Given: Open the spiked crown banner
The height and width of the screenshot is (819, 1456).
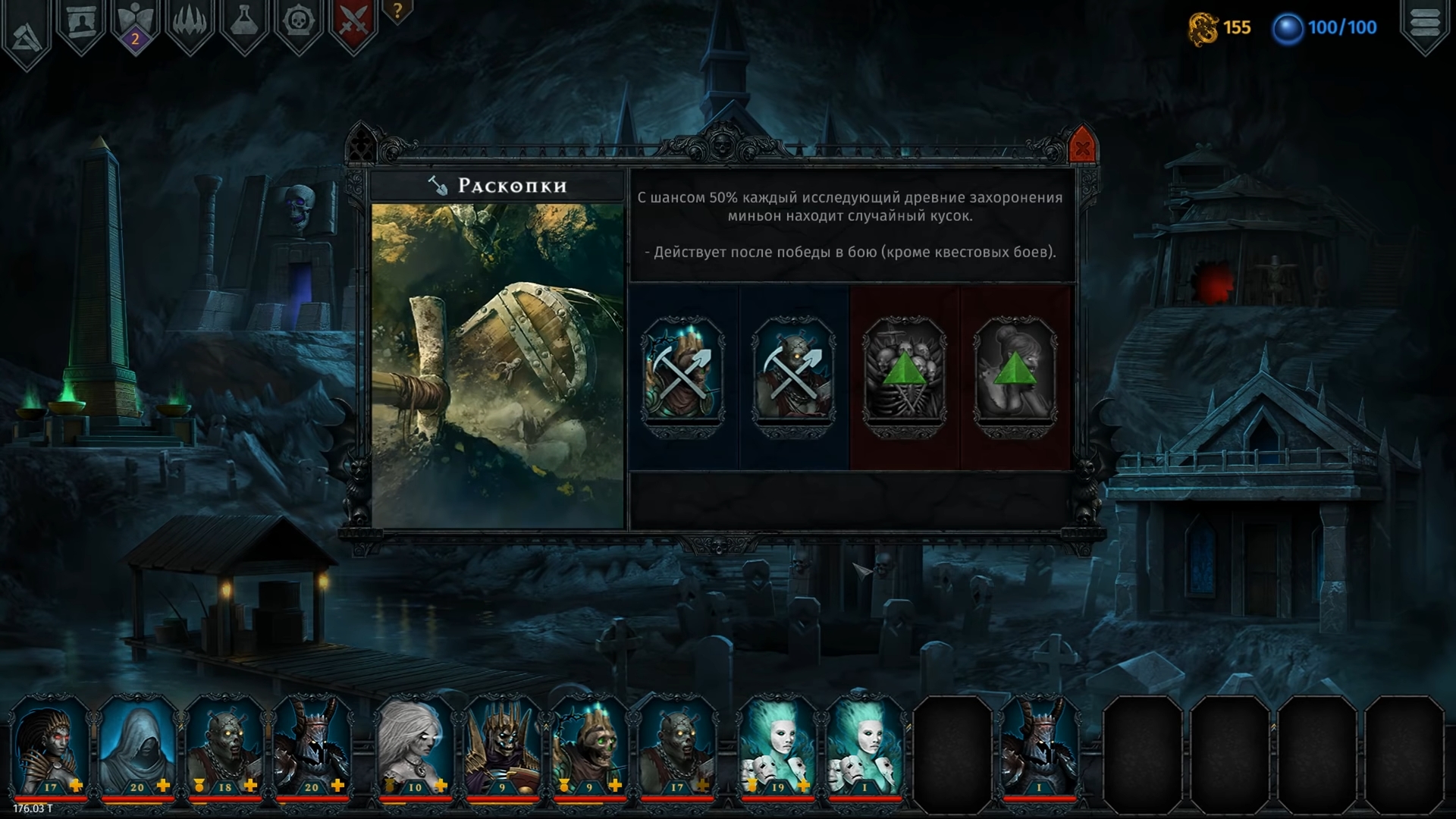Looking at the screenshot, I should [190, 23].
